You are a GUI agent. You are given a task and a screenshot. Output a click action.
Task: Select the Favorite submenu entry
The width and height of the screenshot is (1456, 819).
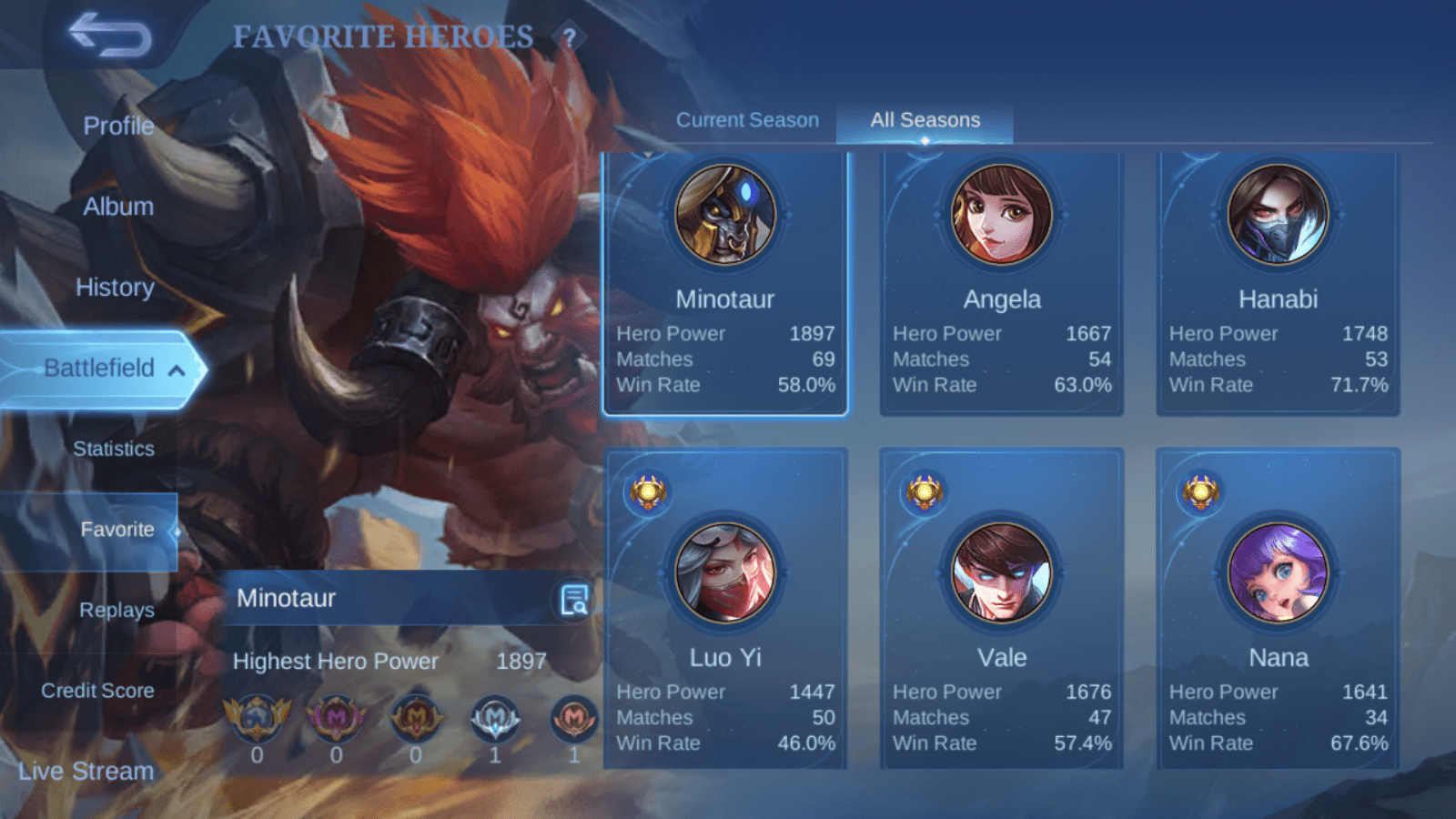pyautogui.click(x=116, y=530)
